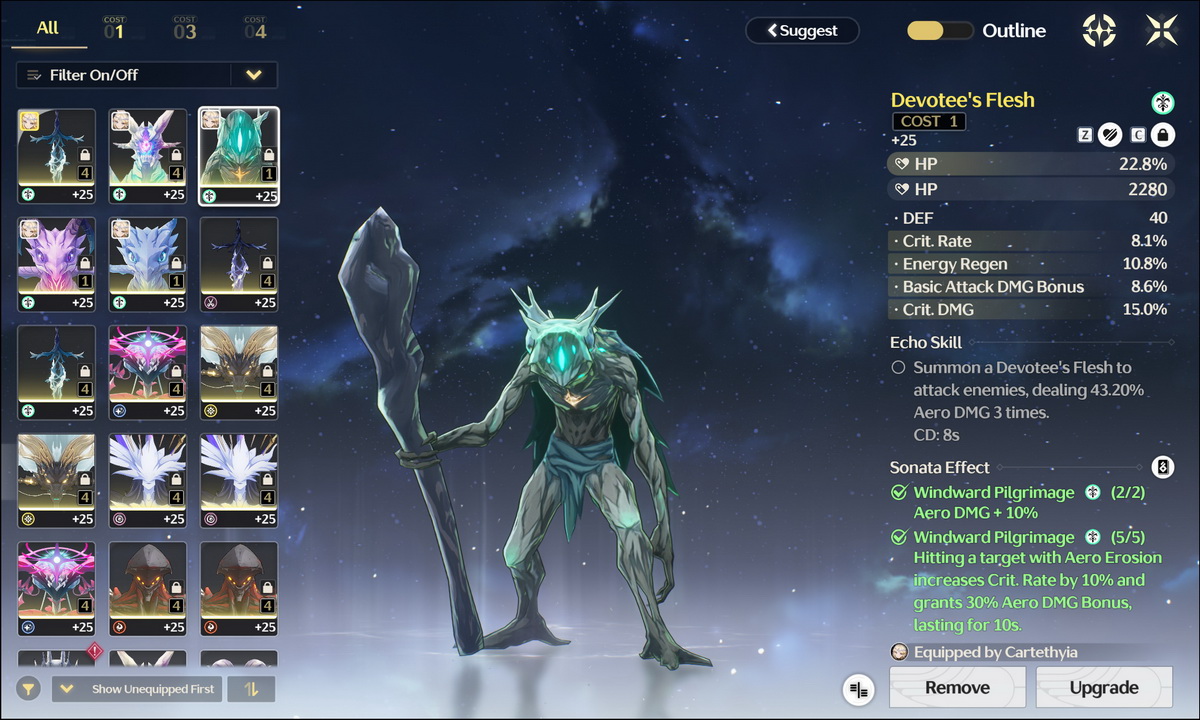This screenshot has height=720, width=1200.
Task: Switch to the All echoes tab
Action: pyautogui.click(x=48, y=29)
